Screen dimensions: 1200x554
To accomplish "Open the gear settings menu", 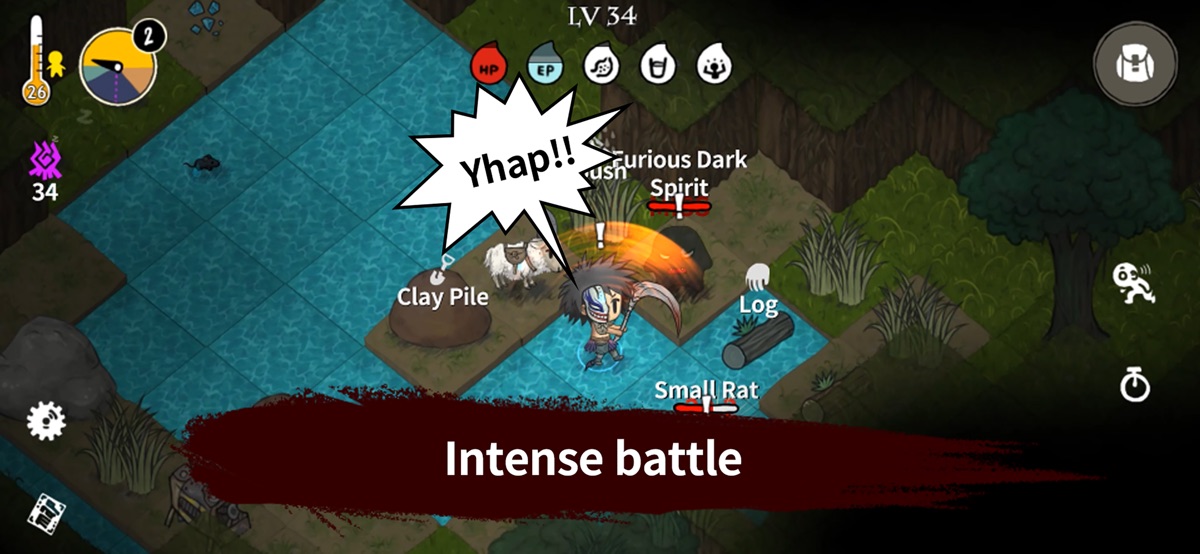I will (46, 421).
